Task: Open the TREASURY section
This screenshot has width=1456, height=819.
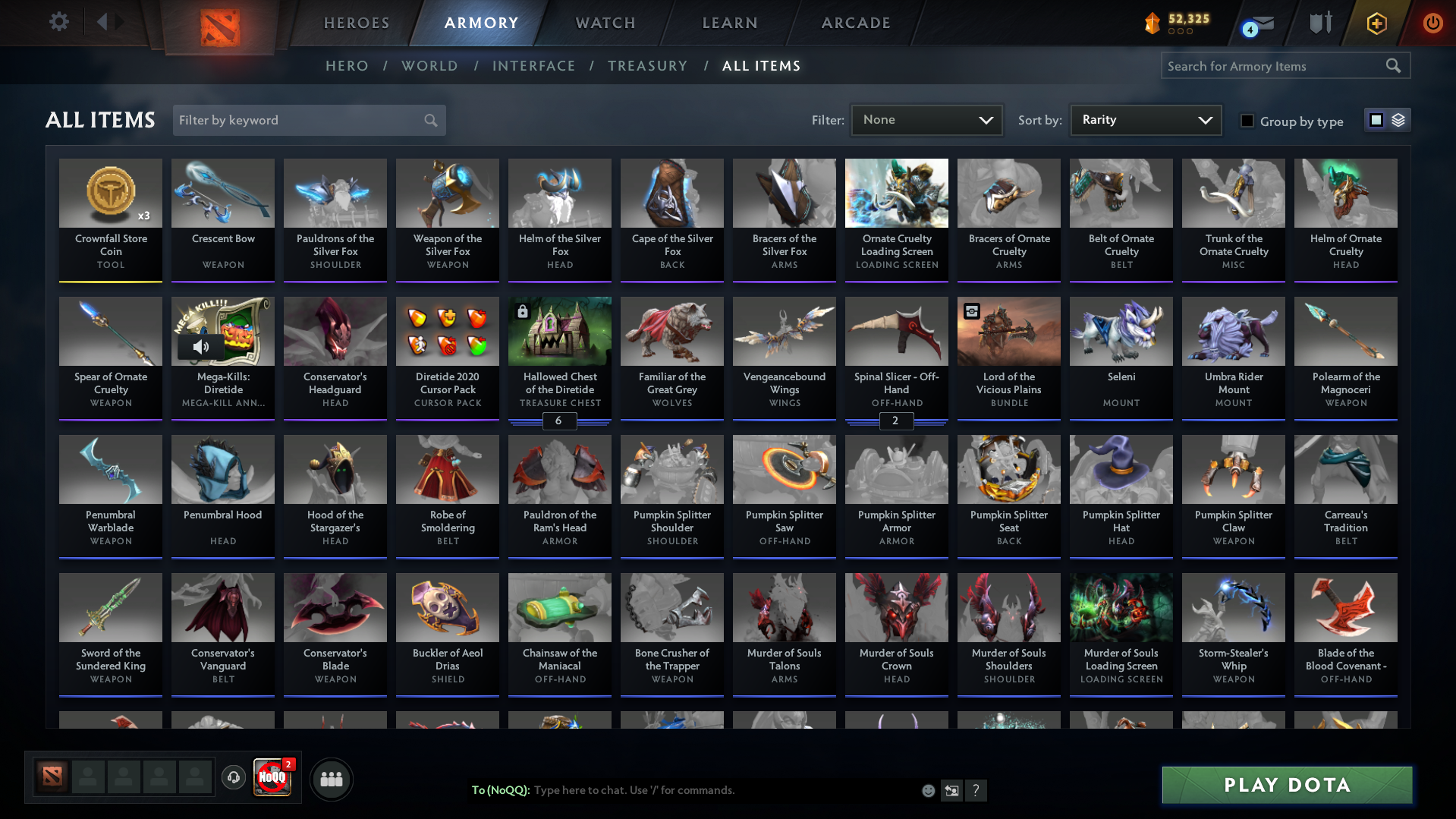Action: pyautogui.click(x=647, y=66)
